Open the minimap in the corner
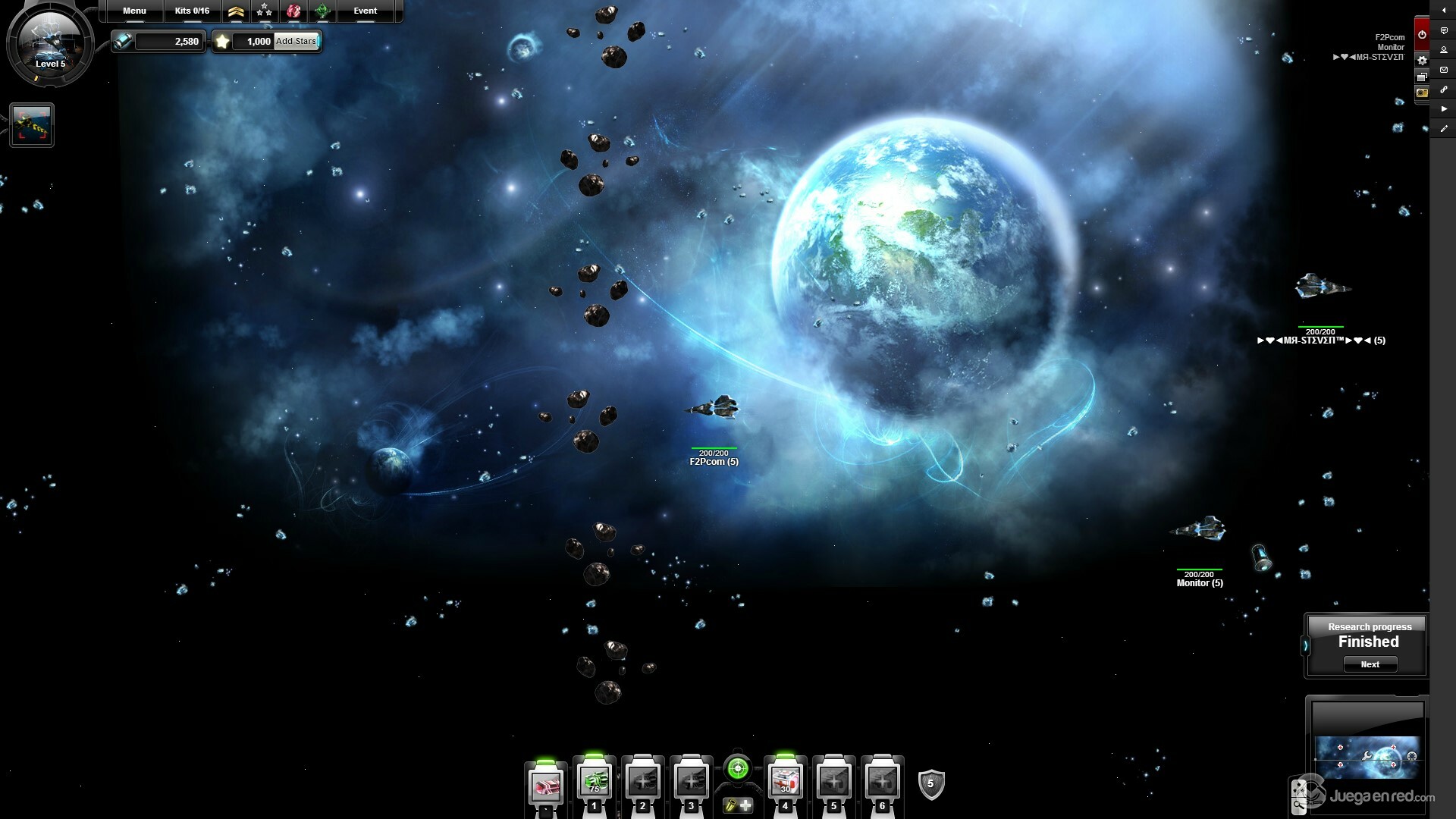Screen dimensions: 1456x819 (x=1367, y=757)
